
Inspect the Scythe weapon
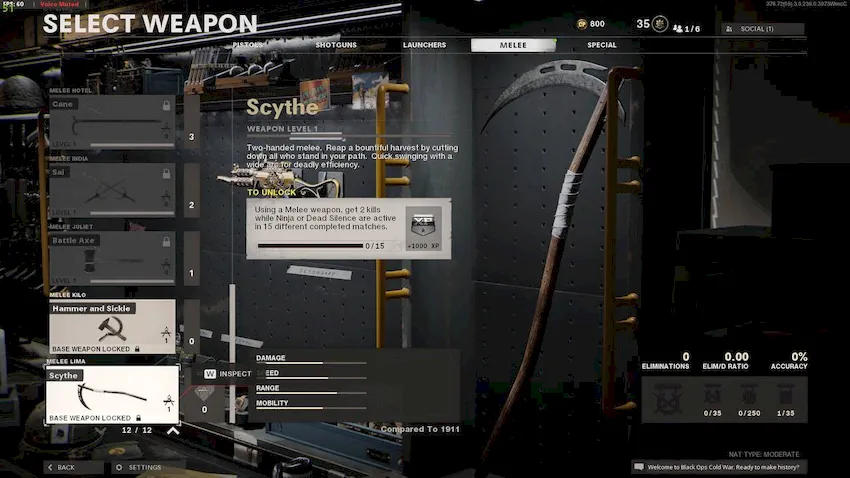[x=228, y=374]
